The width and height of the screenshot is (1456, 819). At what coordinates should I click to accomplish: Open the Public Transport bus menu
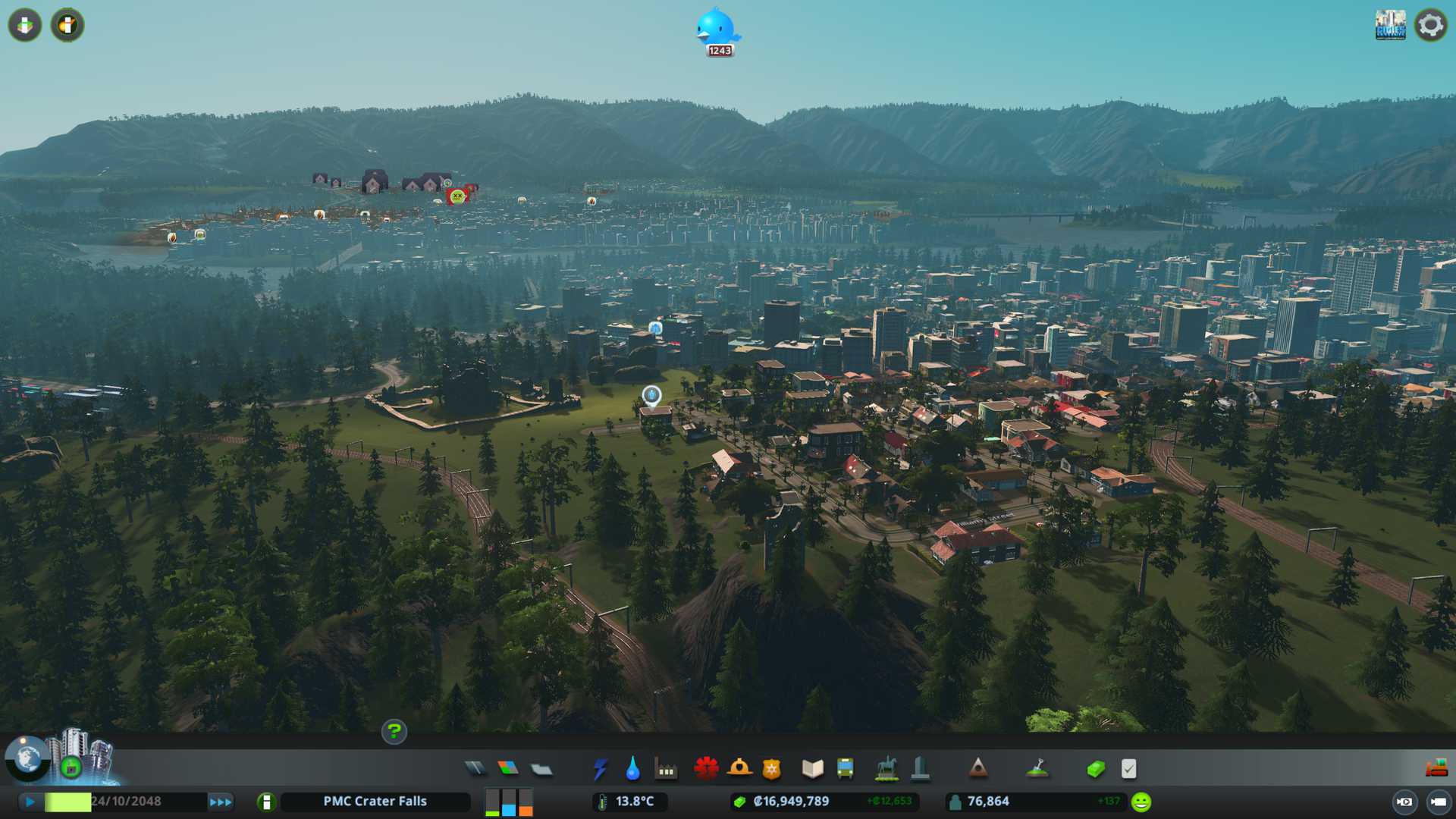pos(845,769)
